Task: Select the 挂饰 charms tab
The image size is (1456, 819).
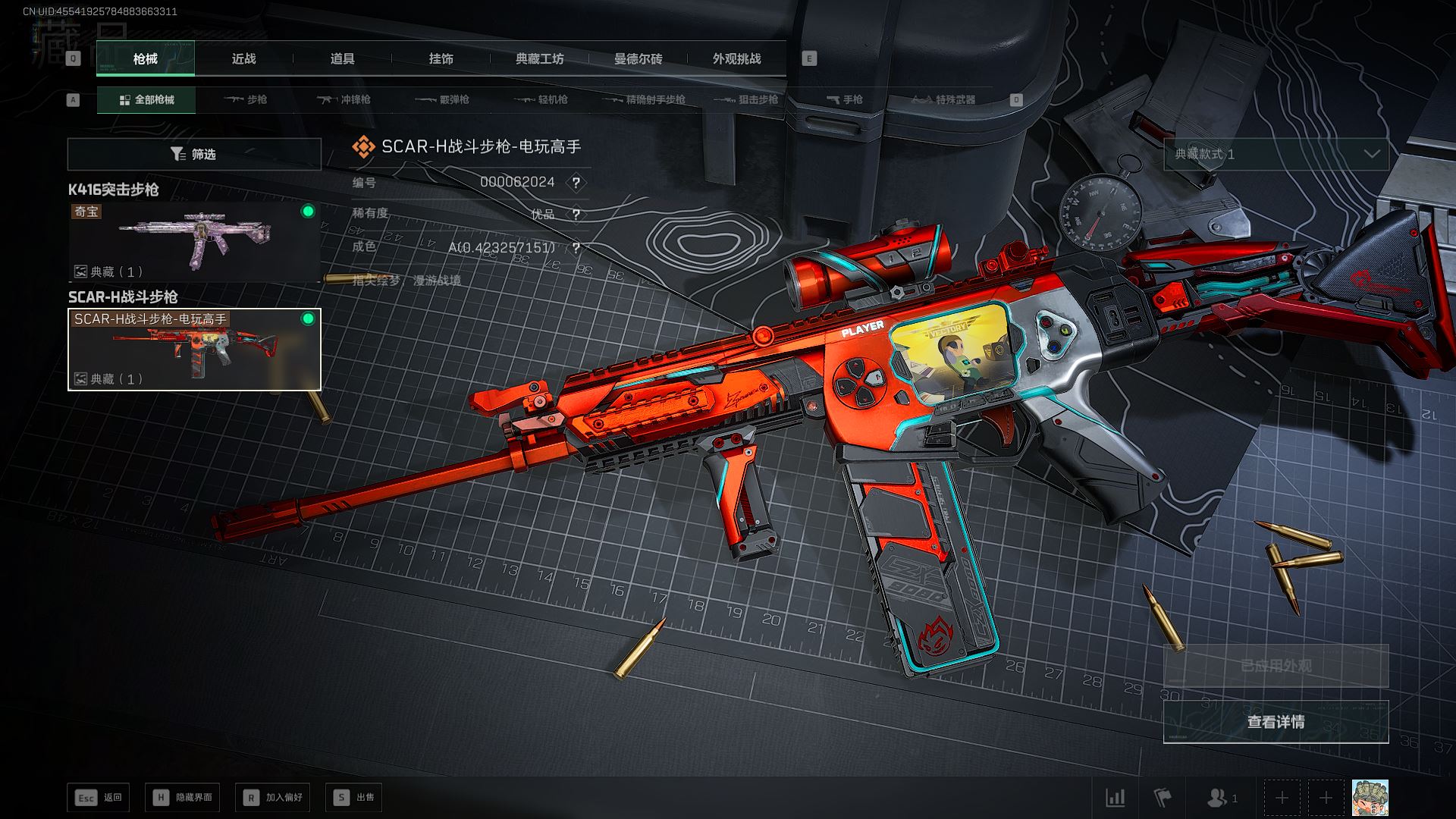Action: click(x=441, y=59)
